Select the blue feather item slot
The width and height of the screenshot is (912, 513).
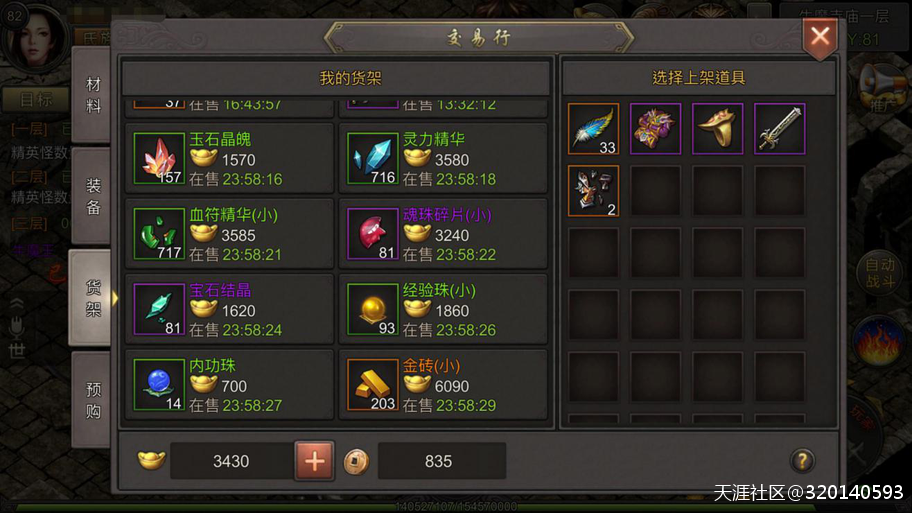coord(594,129)
